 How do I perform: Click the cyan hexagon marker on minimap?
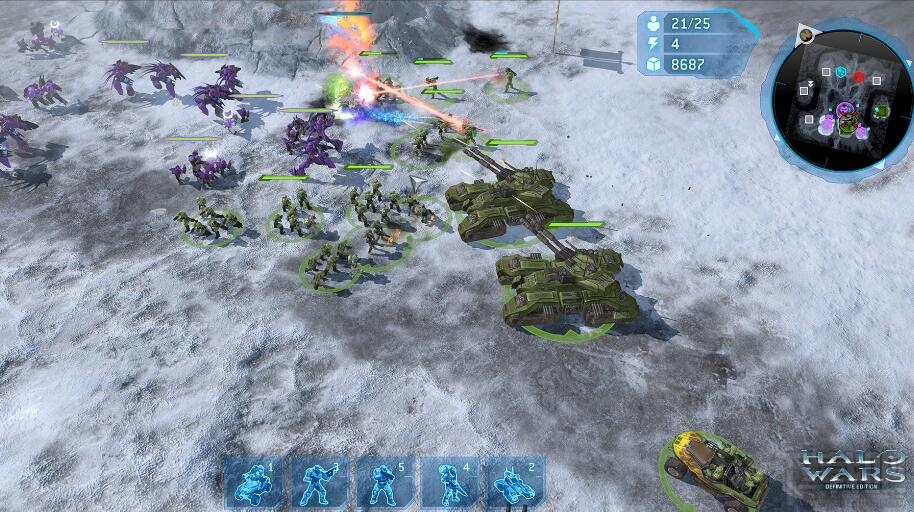click(841, 73)
